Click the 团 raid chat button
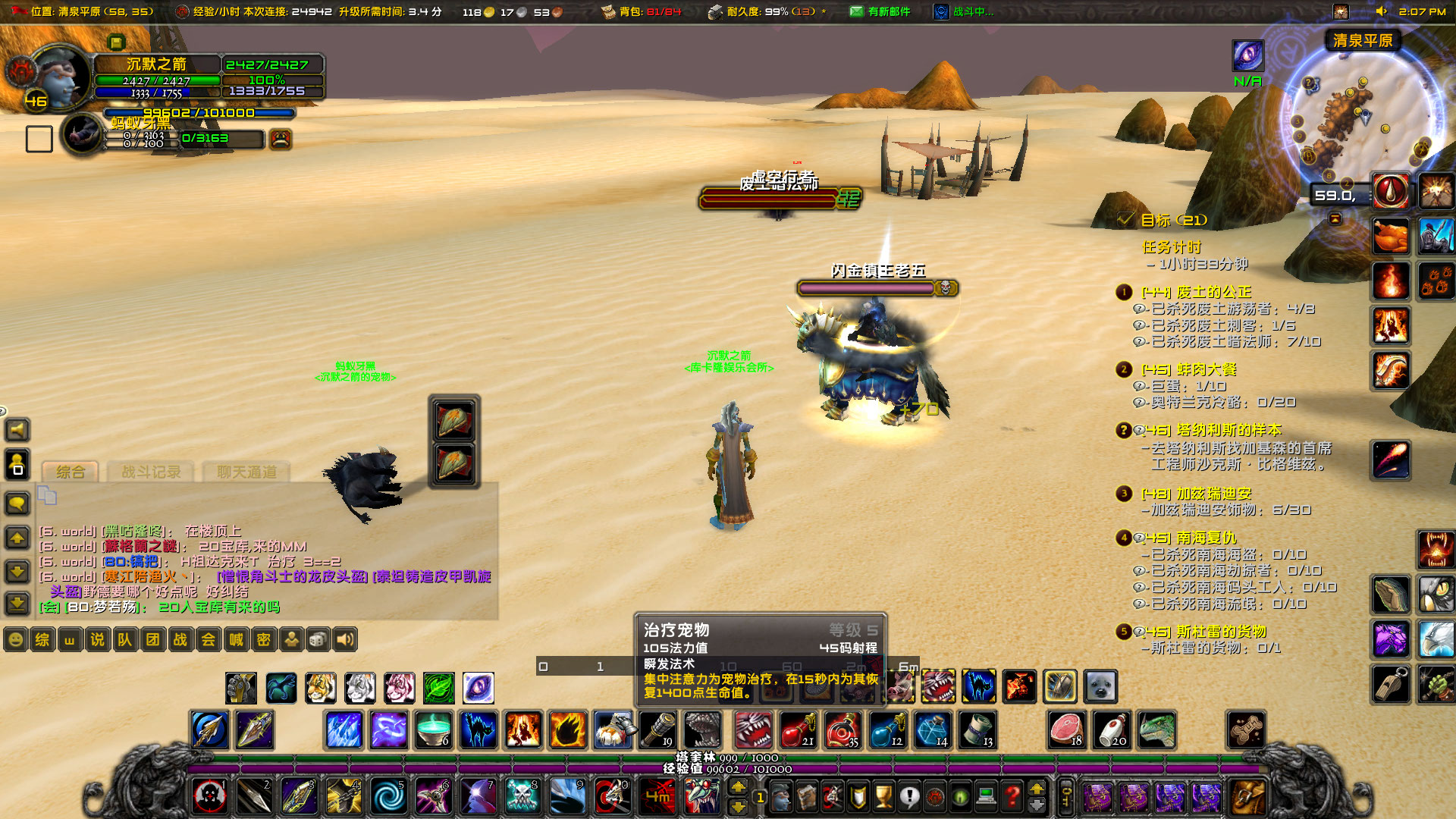 tap(152, 639)
